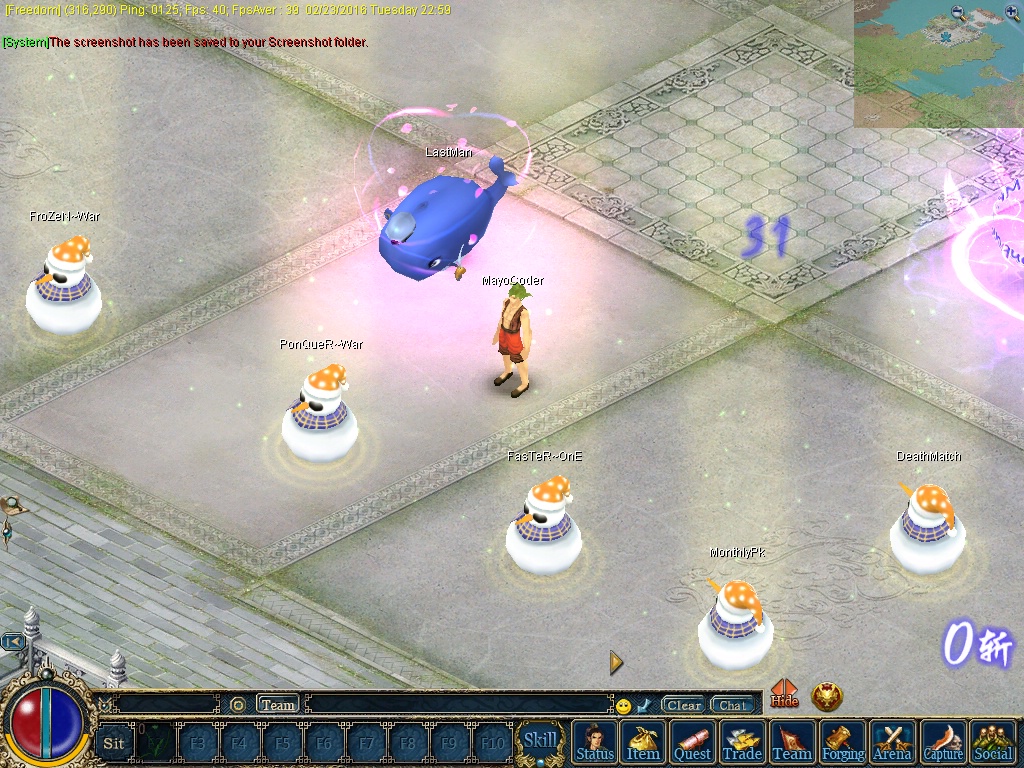Click the golden lion emblem icon
This screenshot has height=768, width=1024.
(827, 696)
